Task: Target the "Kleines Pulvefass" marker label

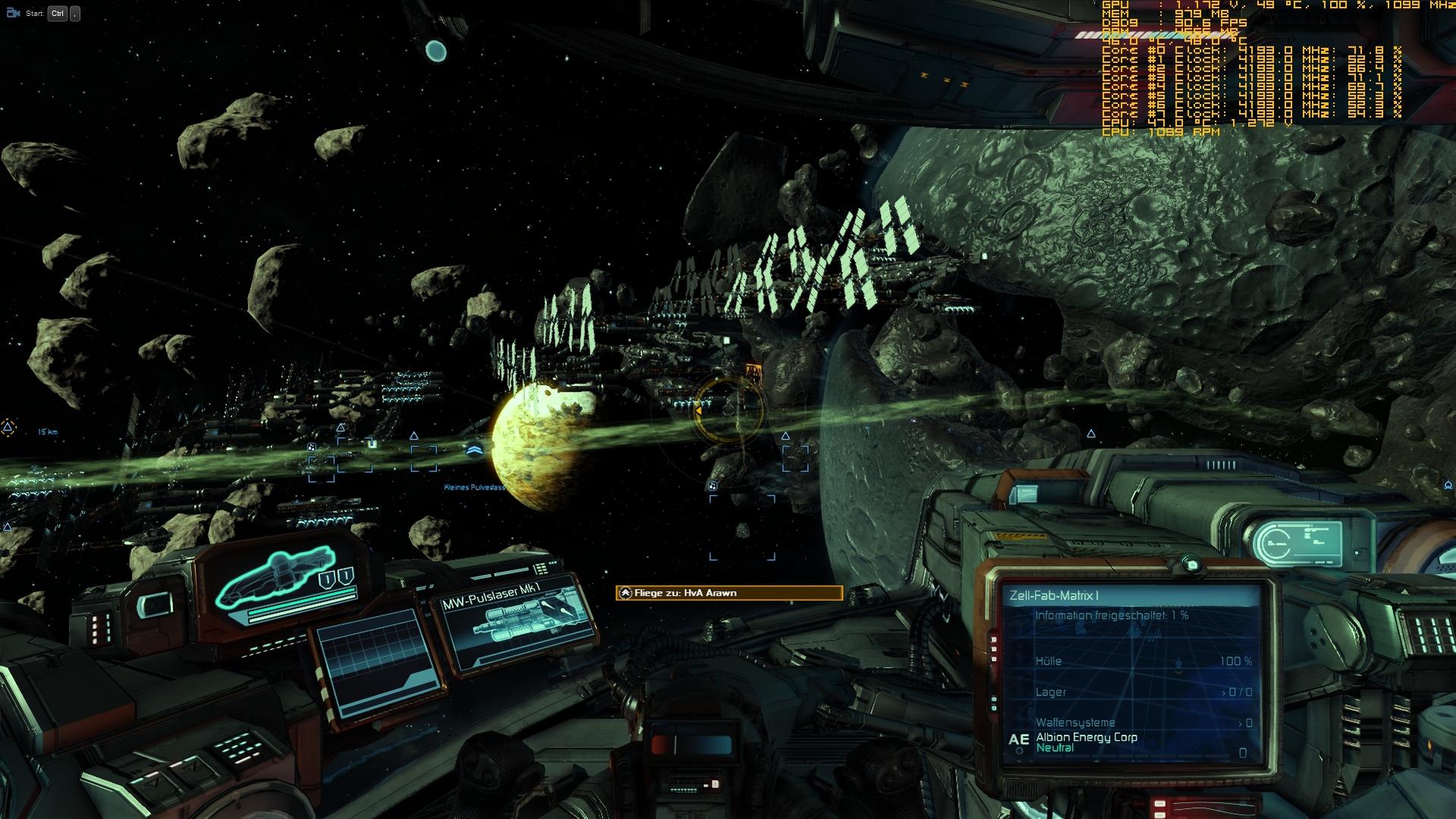Action: (474, 487)
